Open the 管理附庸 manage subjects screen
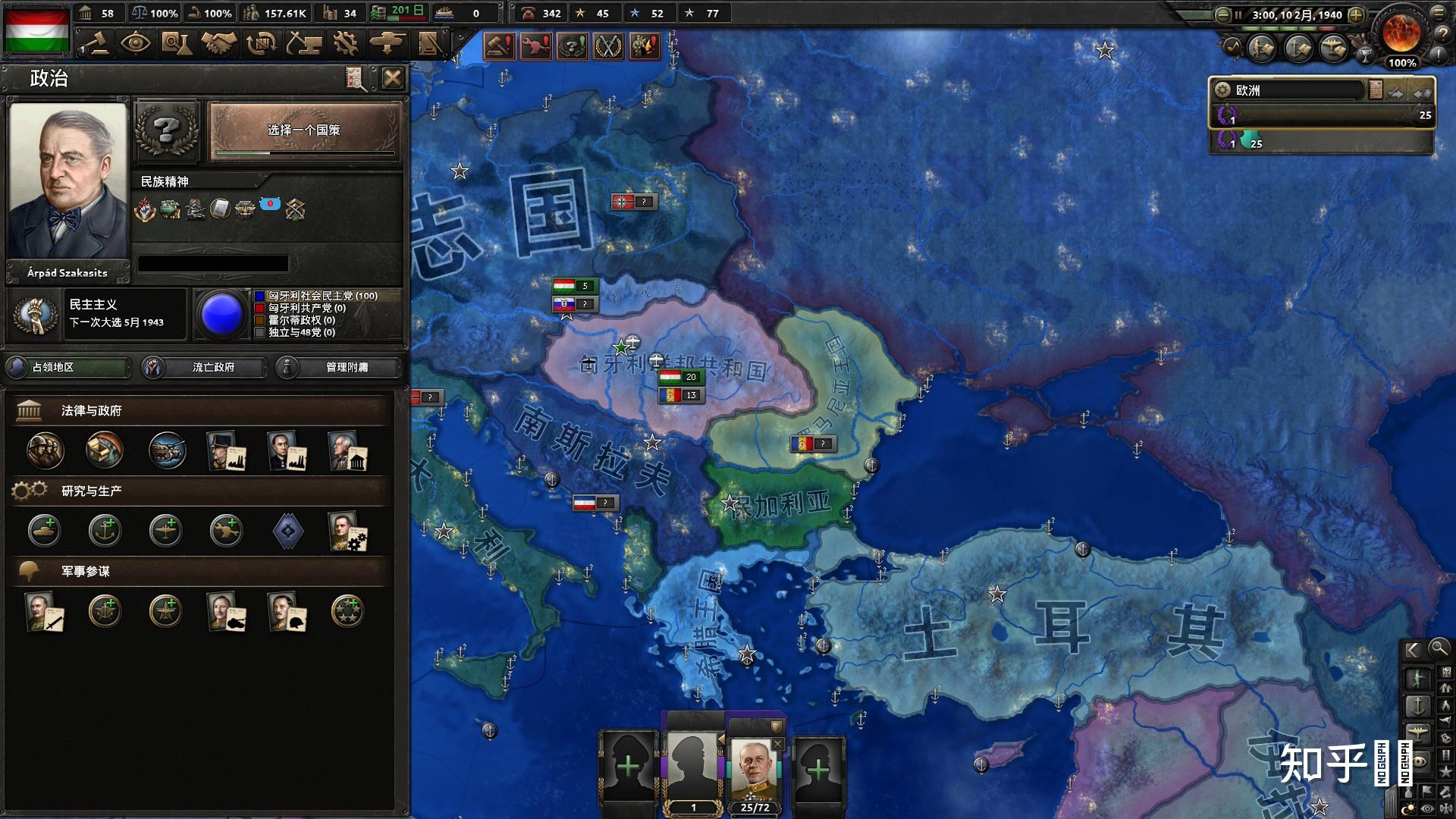1456x819 pixels. click(338, 368)
